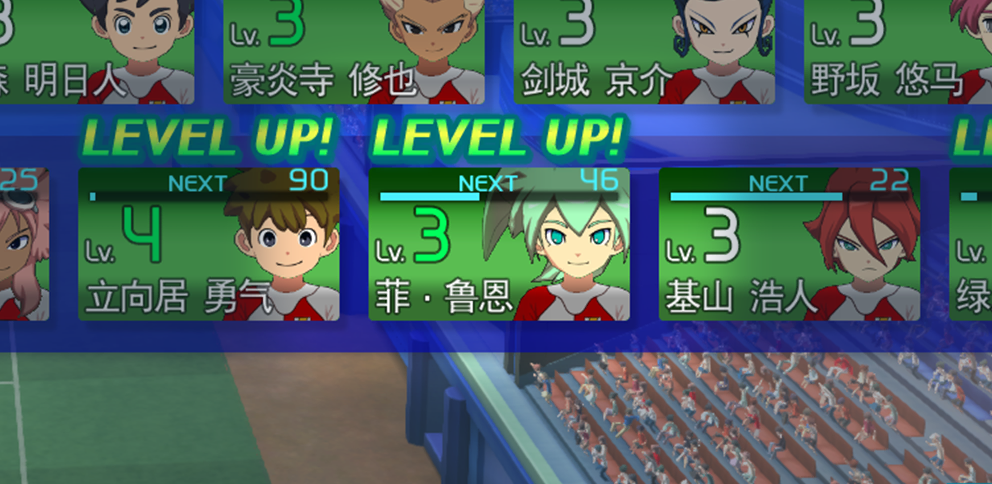Choose the 菲·鲁恩 player card
This screenshot has height=484, width=992.
click(498, 245)
